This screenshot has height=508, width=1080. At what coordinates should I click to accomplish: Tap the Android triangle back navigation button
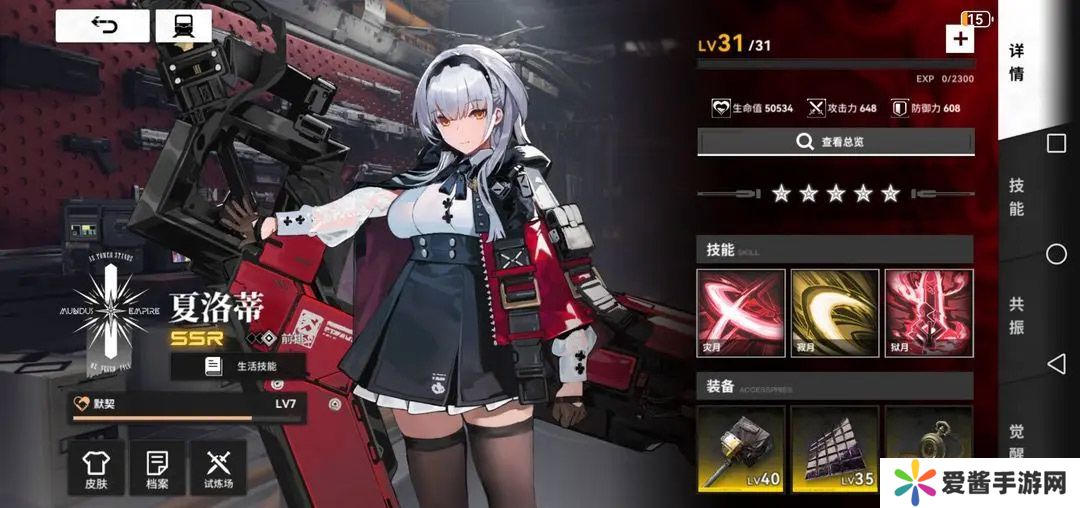pos(1056,363)
